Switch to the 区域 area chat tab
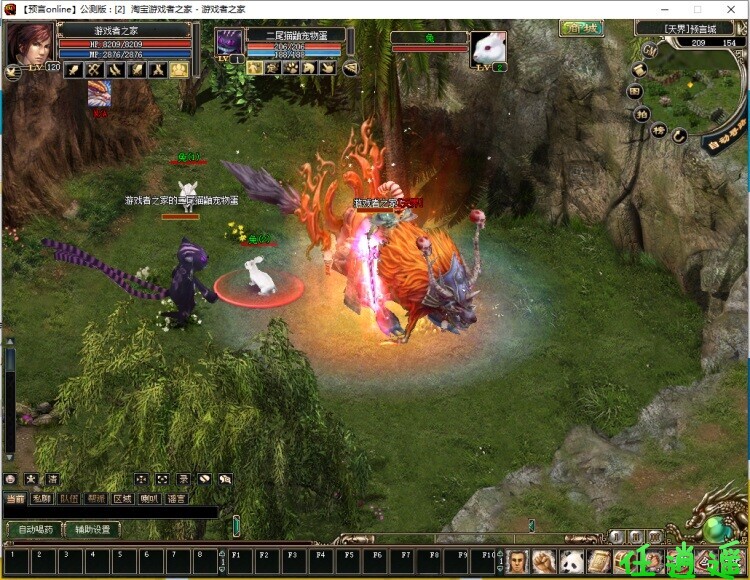 122,498
